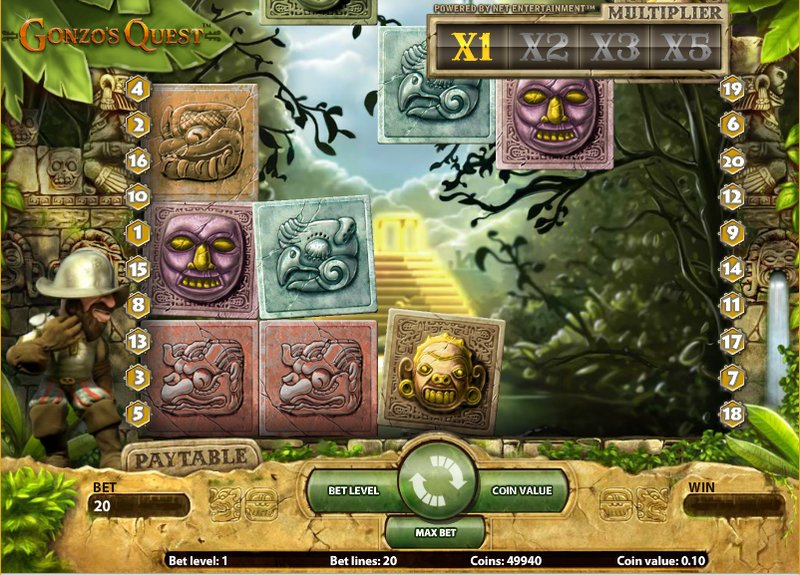
Task: Show bet line number 16
Action: click(x=138, y=160)
